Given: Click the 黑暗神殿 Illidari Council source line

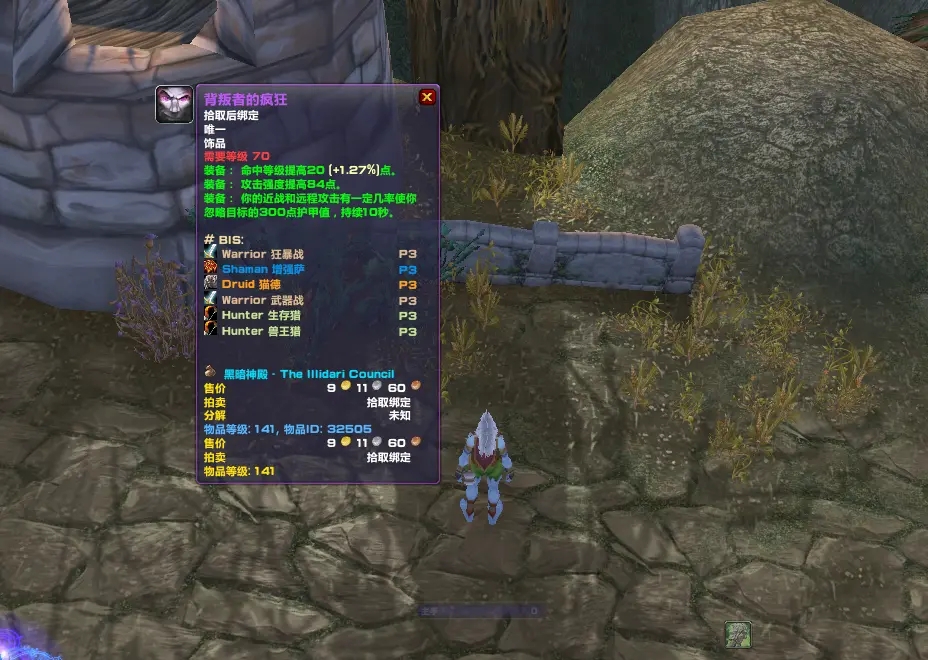Looking at the screenshot, I should (x=307, y=374).
